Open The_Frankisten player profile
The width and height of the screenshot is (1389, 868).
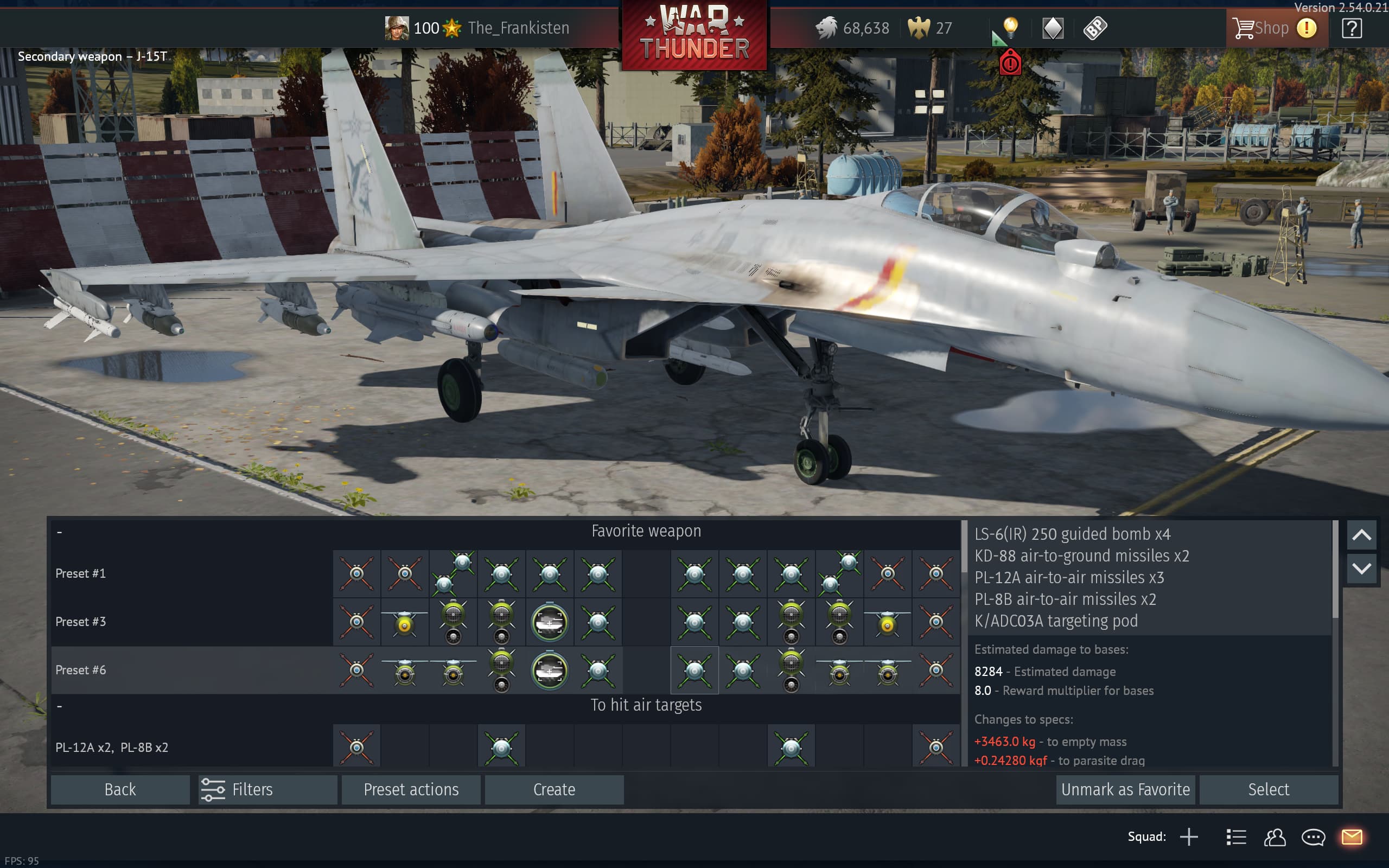click(x=518, y=28)
